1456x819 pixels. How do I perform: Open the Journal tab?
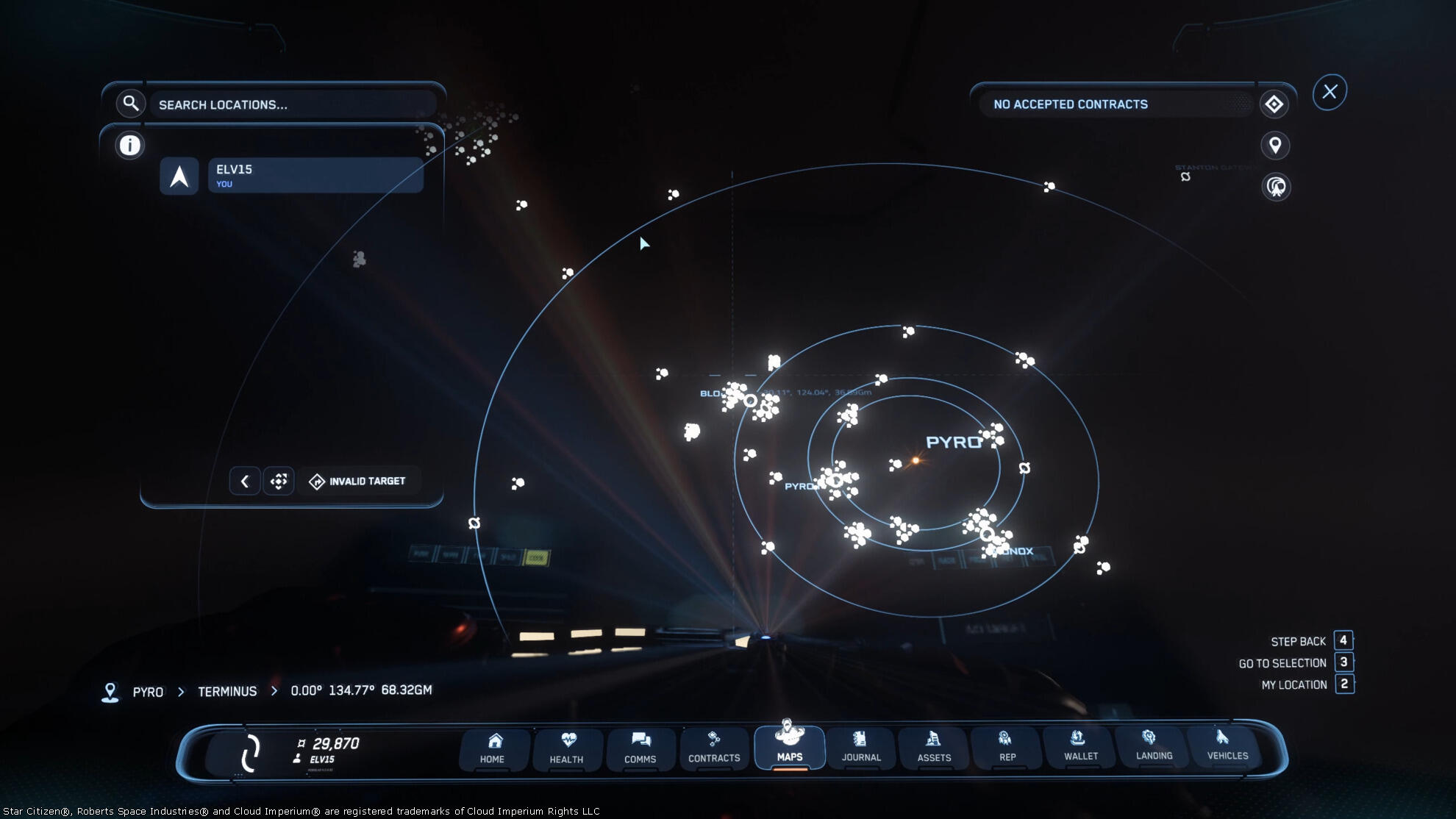861,748
